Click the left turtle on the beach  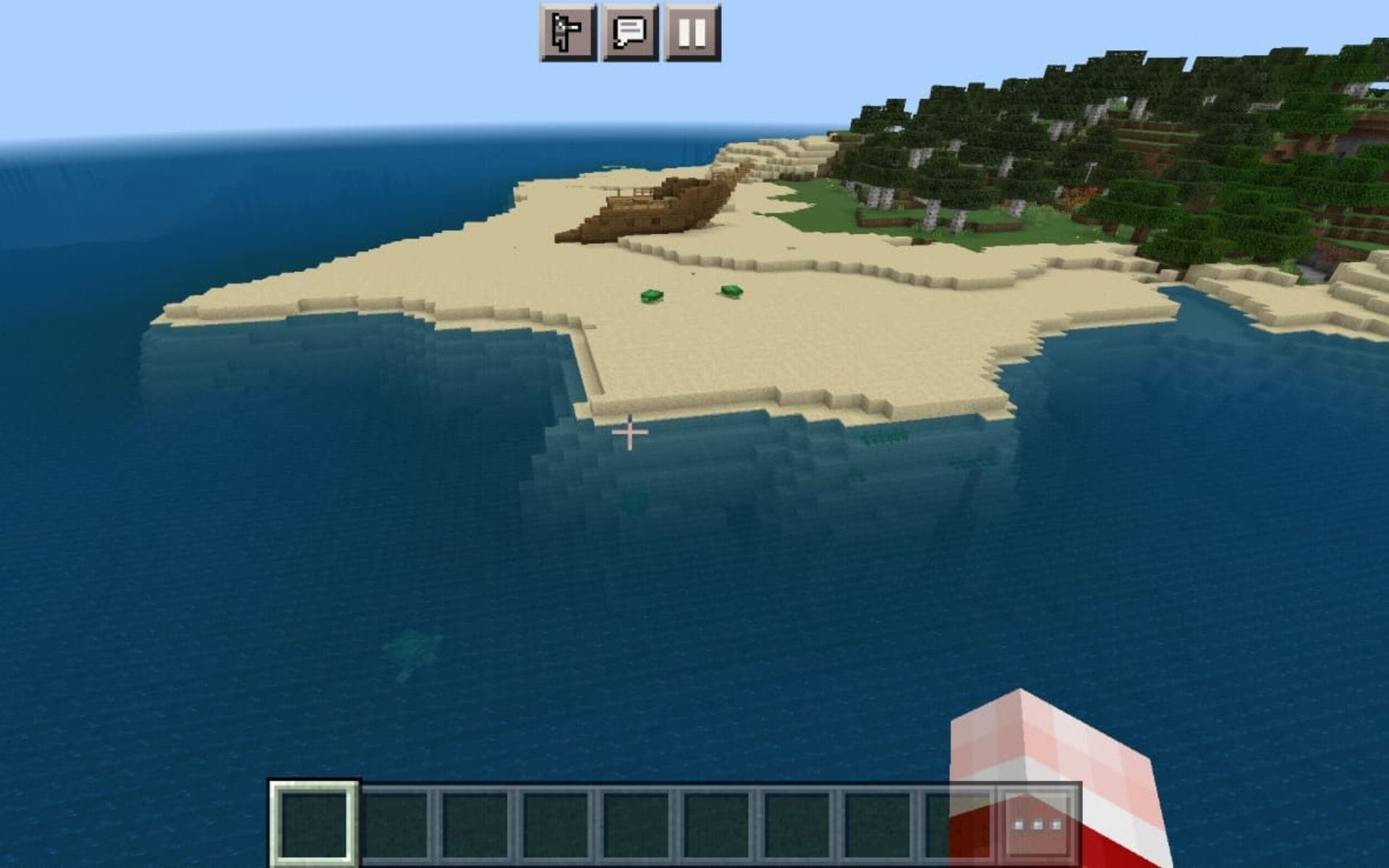(x=653, y=295)
